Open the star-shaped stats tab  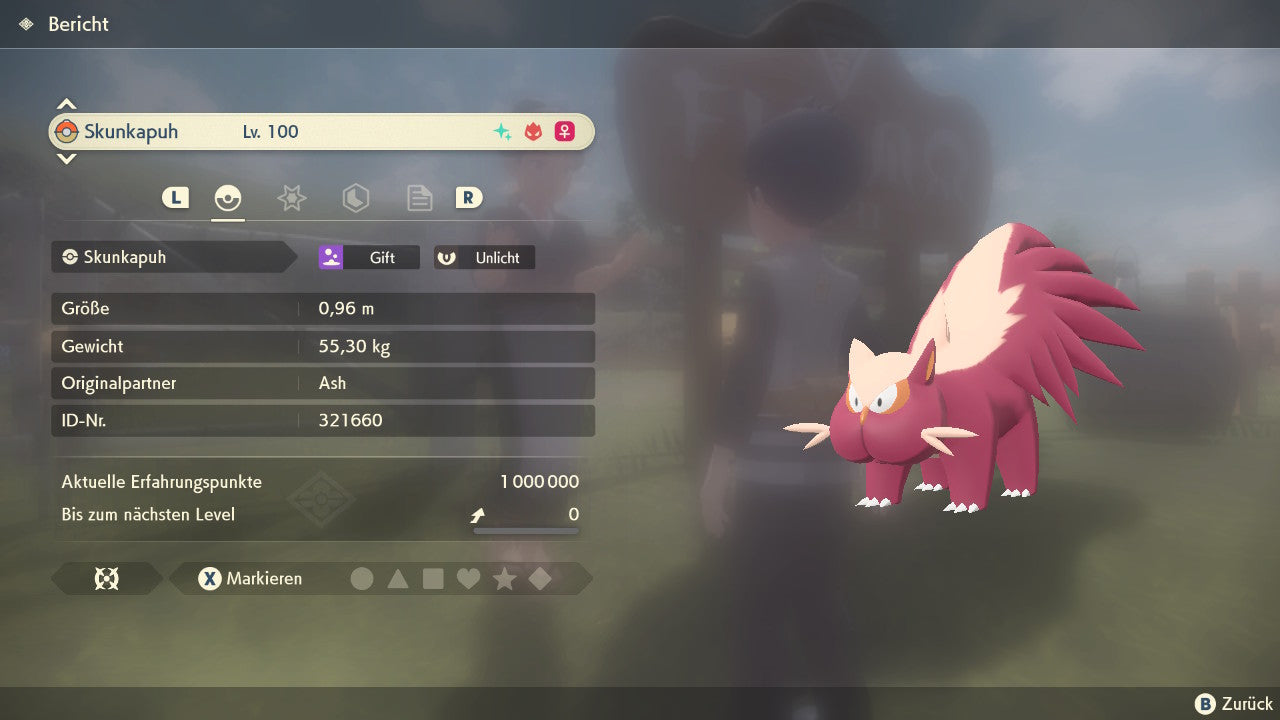click(x=291, y=198)
